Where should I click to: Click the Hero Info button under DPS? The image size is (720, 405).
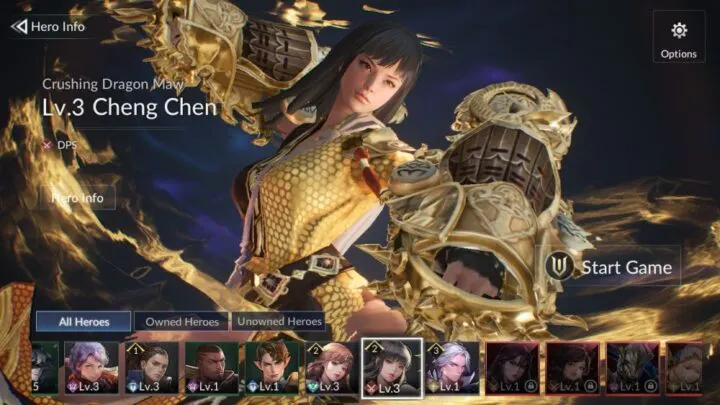[x=84, y=197]
